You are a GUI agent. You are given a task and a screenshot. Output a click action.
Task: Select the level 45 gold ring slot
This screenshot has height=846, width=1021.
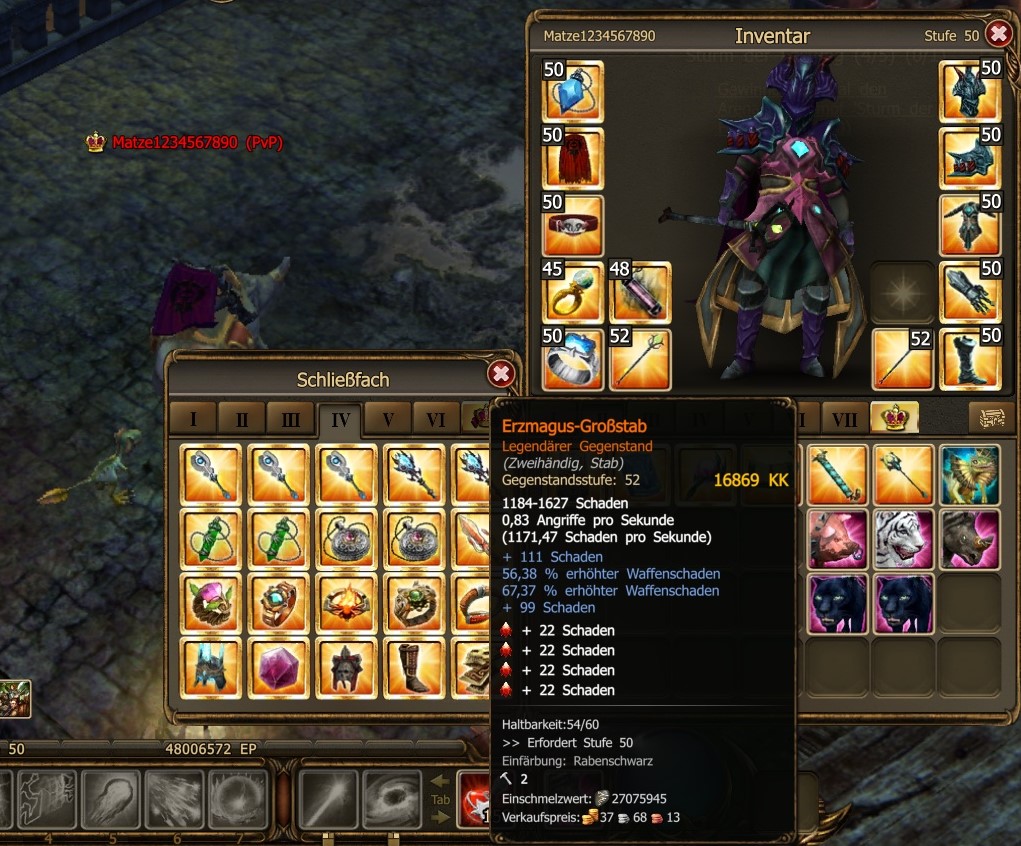572,292
